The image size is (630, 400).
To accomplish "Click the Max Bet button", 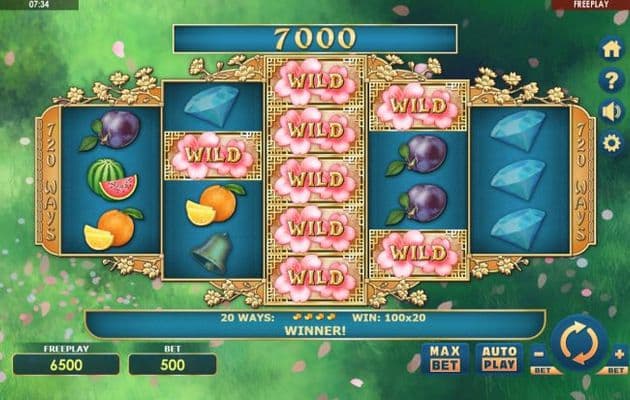I will pyautogui.click(x=445, y=357).
